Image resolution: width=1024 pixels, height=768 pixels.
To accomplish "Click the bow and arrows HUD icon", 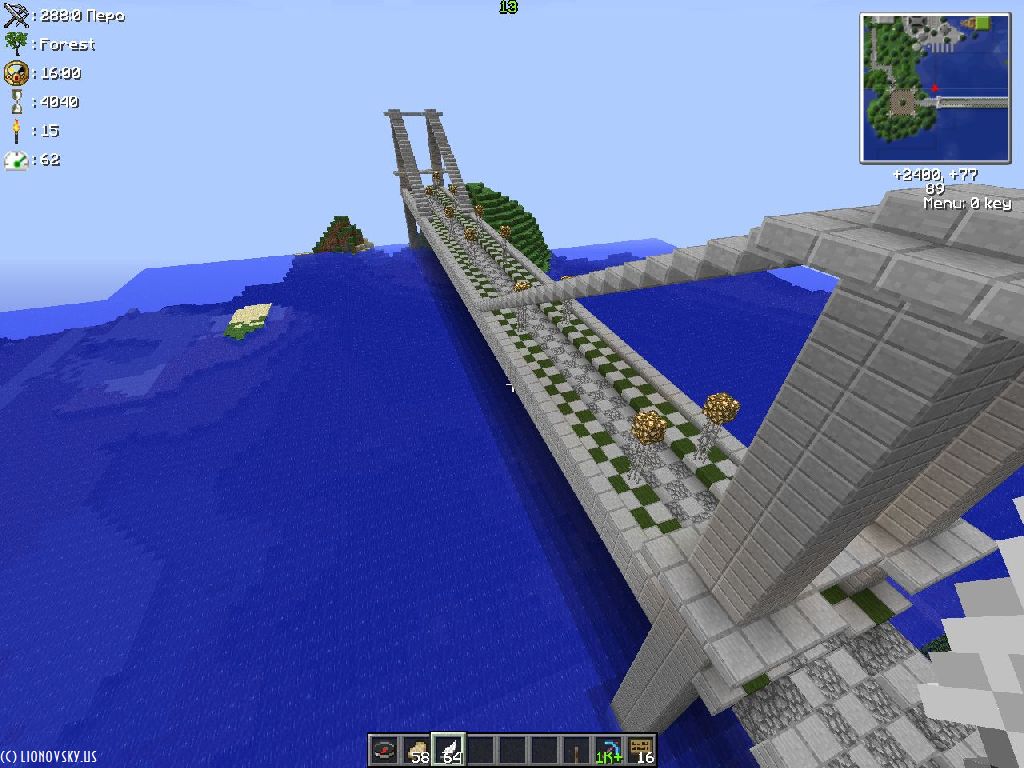I will (x=16, y=15).
